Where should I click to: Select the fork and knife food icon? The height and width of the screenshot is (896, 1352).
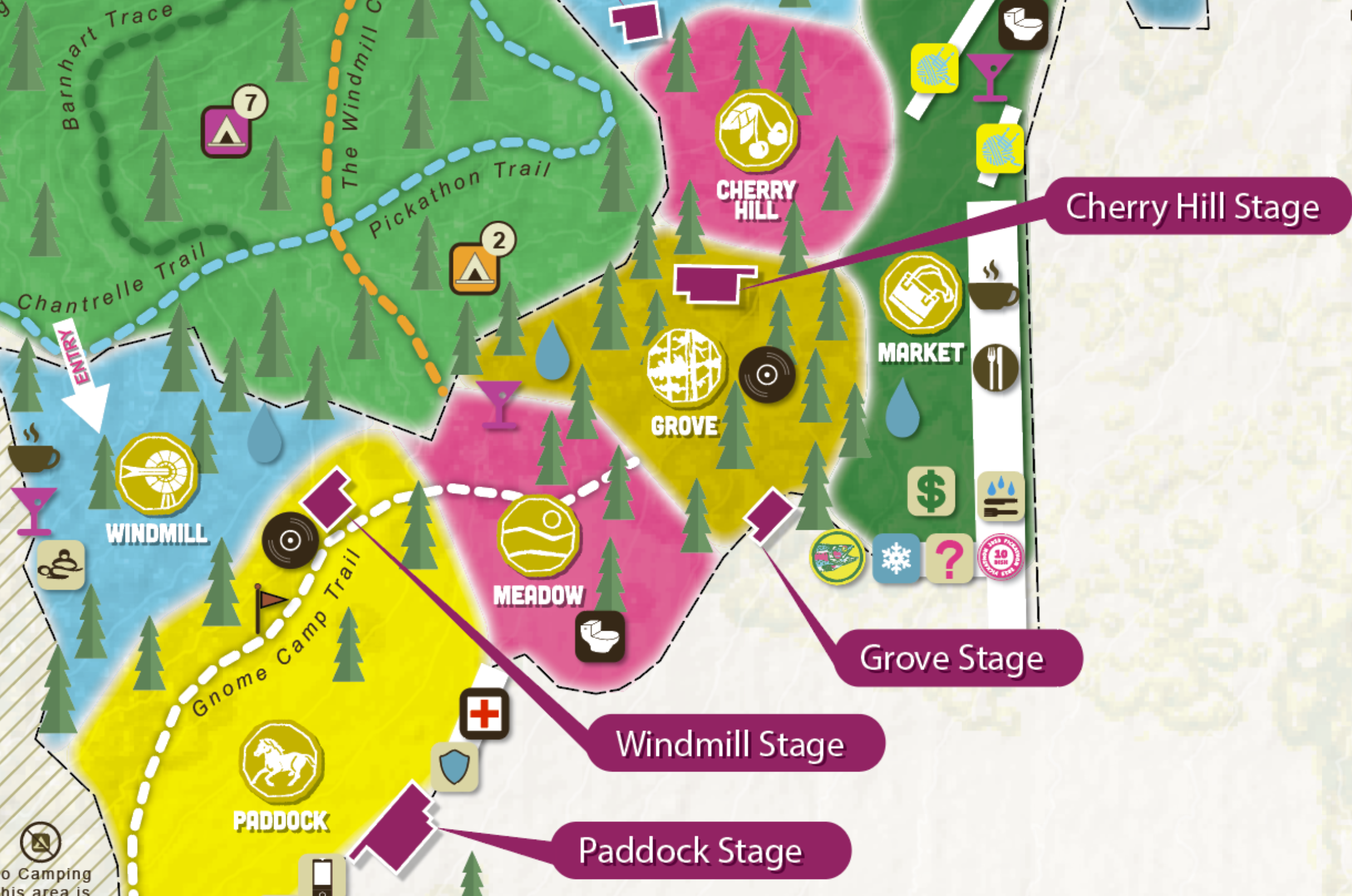tap(995, 368)
